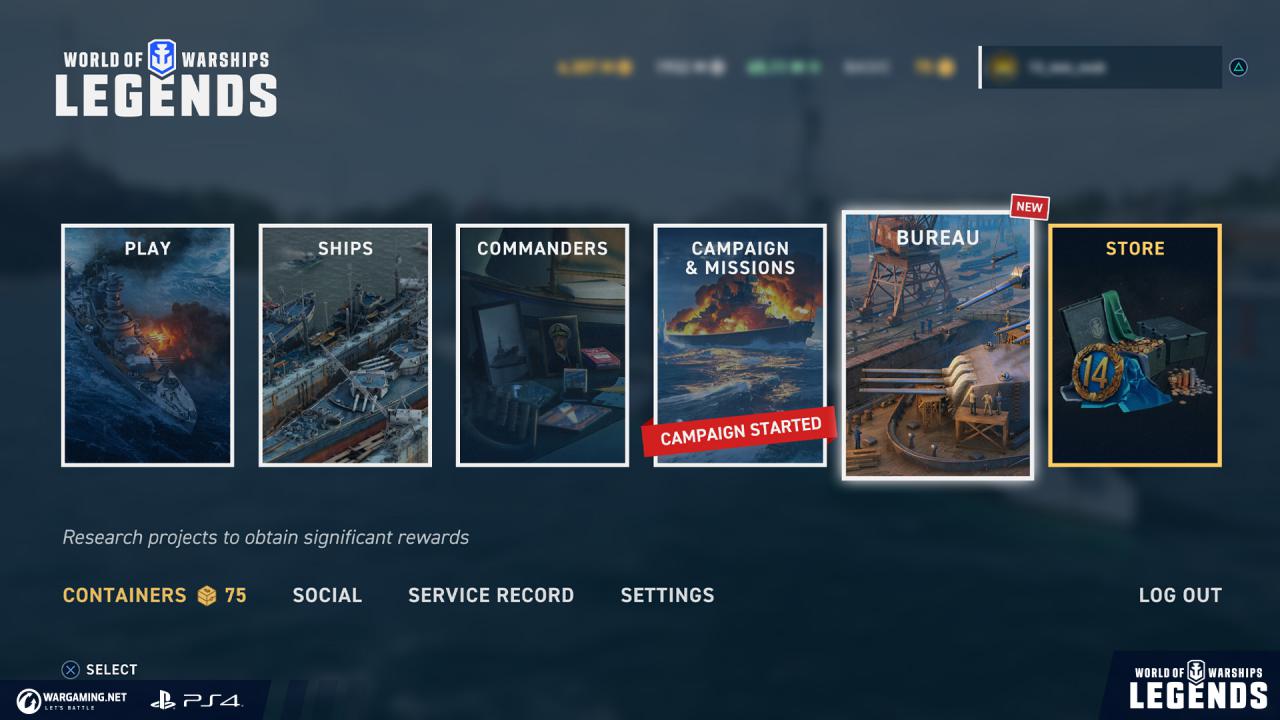Open Containers with 75 crates
Image resolution: width=1280 pixels, height=720 pixels.
(154, 595)
